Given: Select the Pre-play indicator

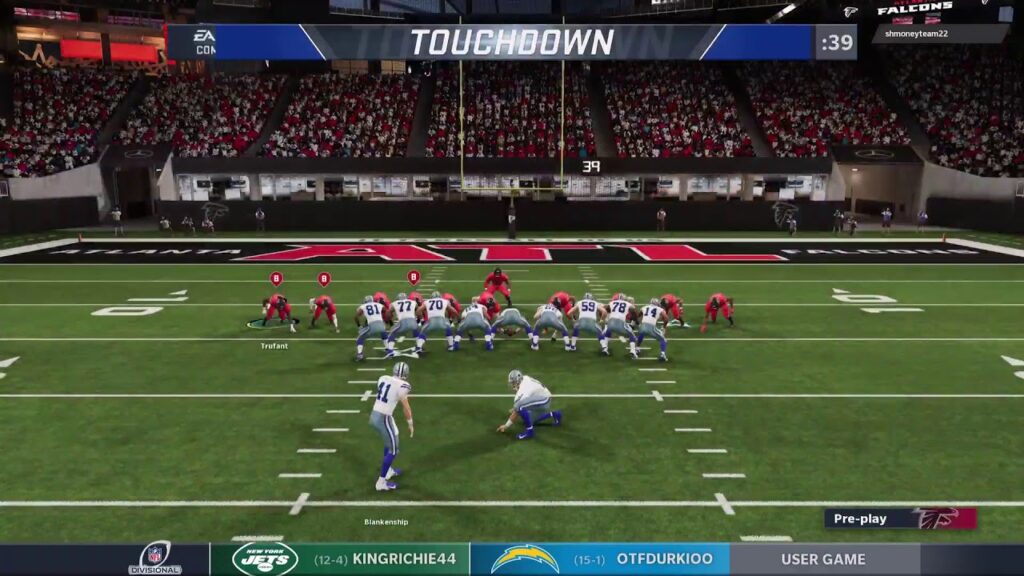Looking at the screenshot, I should click(861, 518).
